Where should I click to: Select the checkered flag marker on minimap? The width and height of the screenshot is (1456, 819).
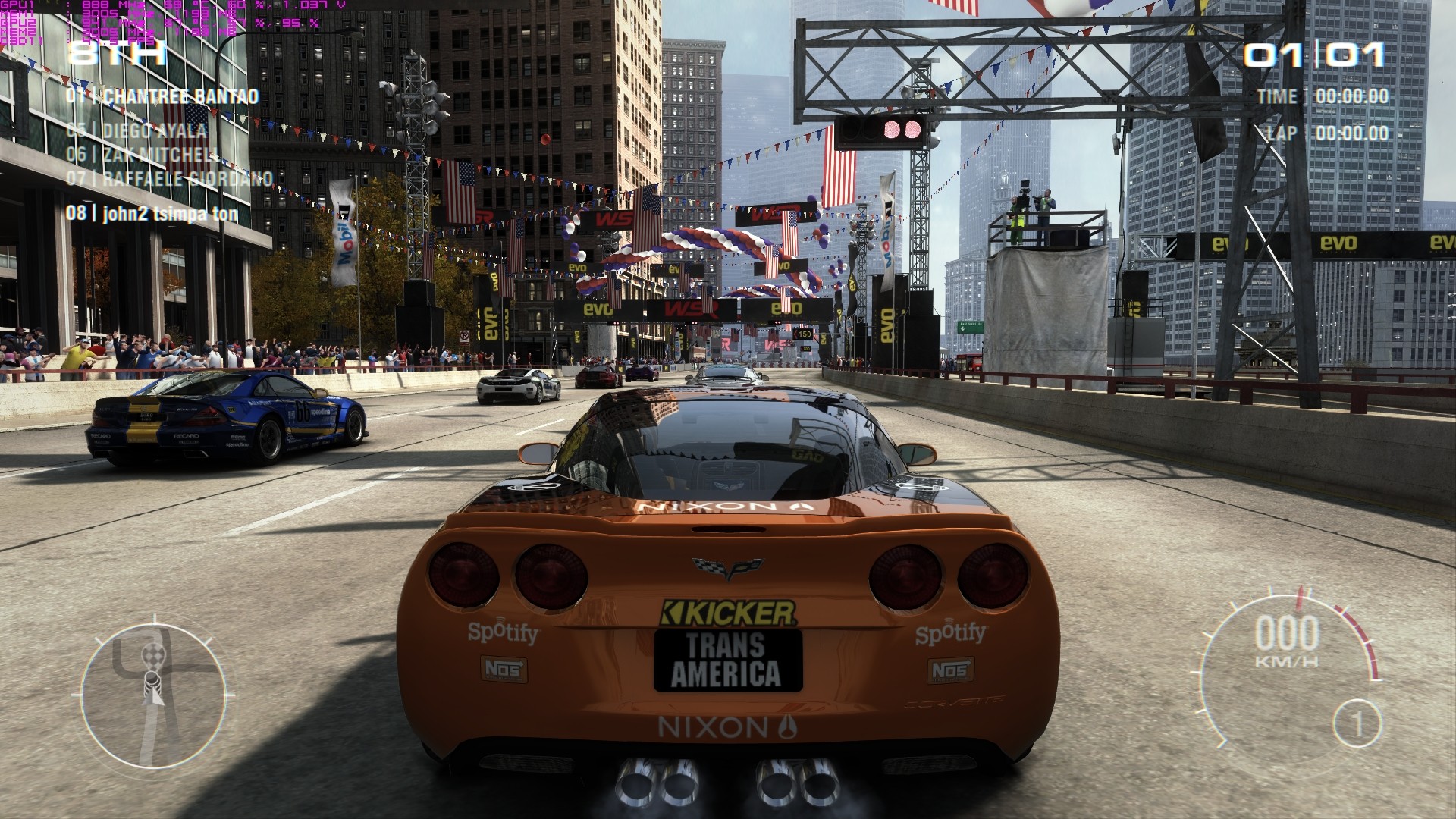pyautogui.click(x=152, y=657)
